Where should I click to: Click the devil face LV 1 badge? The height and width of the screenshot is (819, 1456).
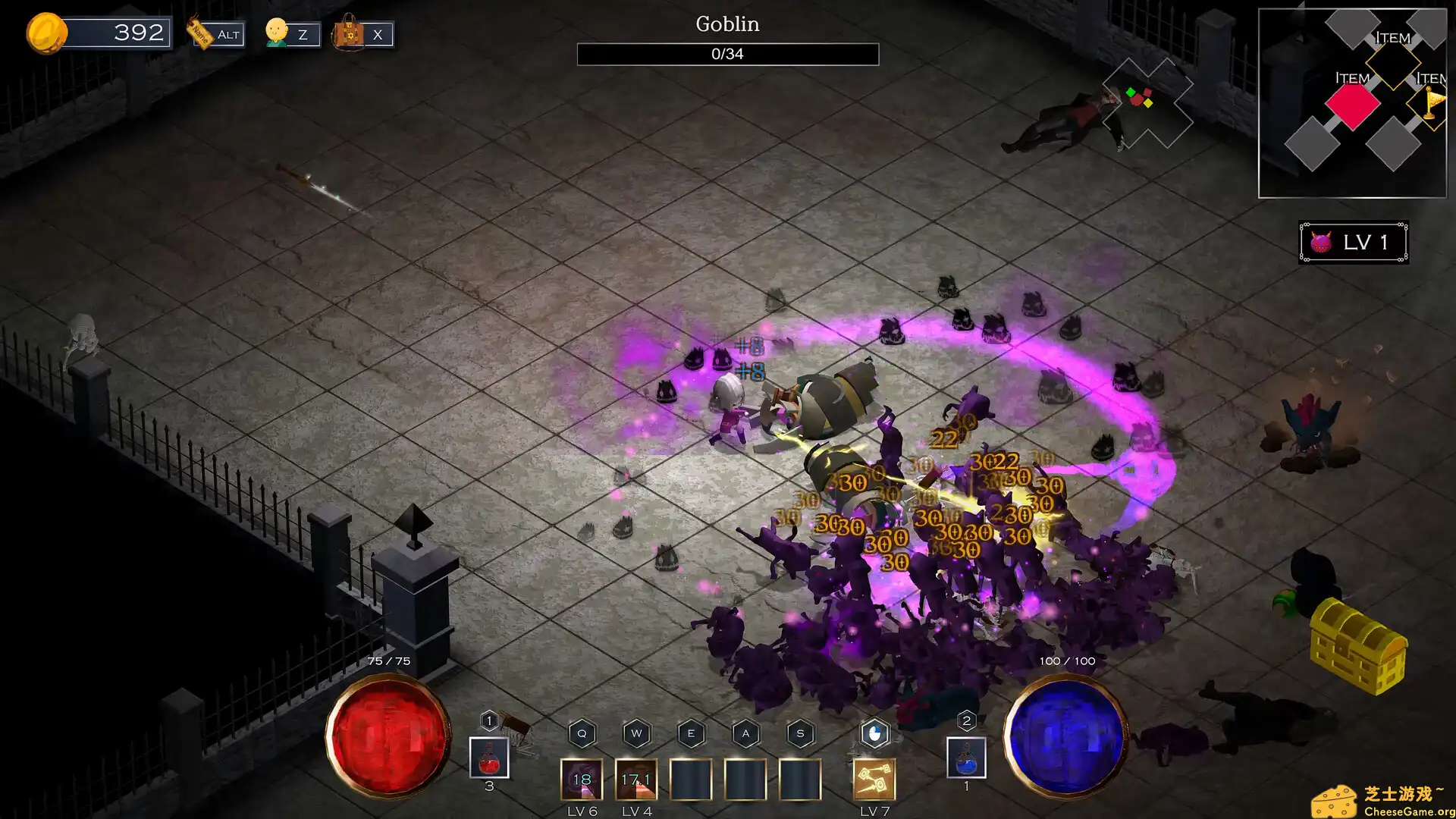coord(1354,242)
